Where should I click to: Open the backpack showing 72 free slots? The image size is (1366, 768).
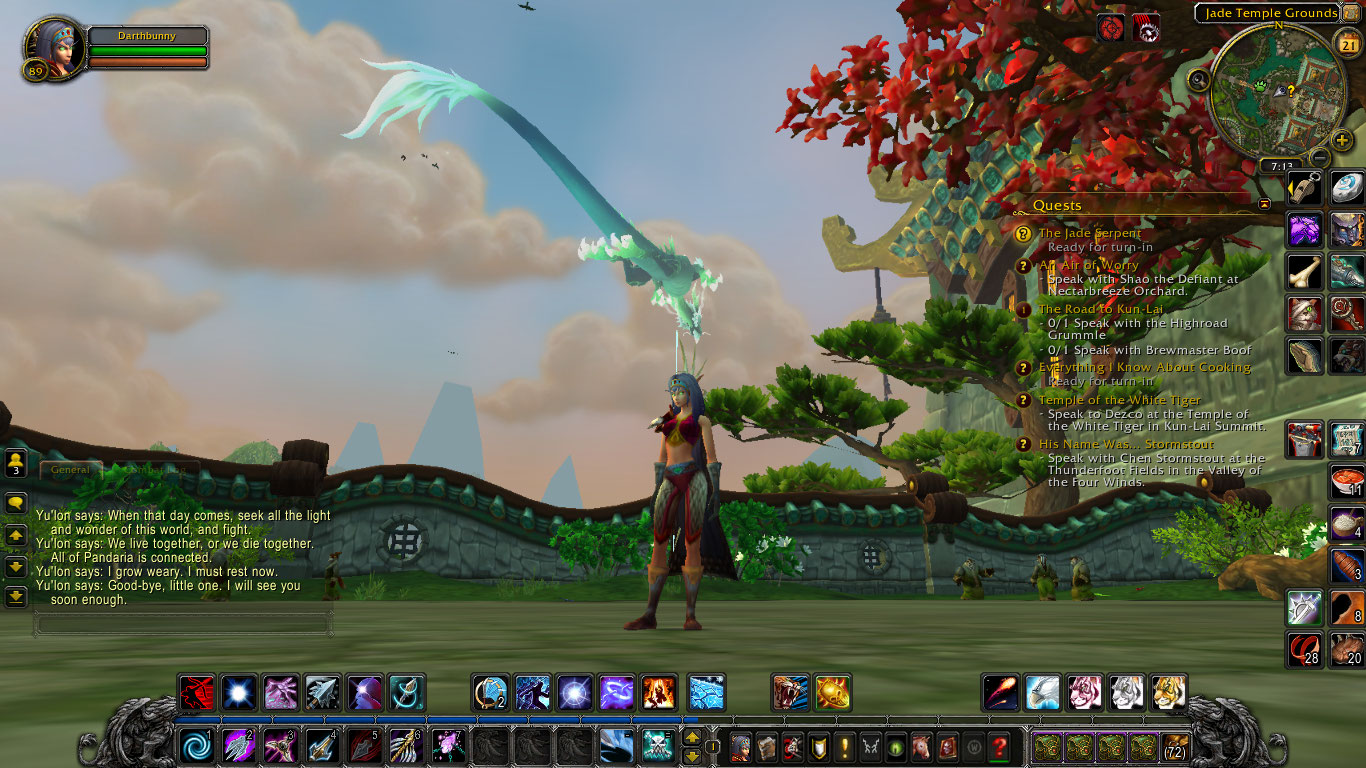pos(1175,746)
